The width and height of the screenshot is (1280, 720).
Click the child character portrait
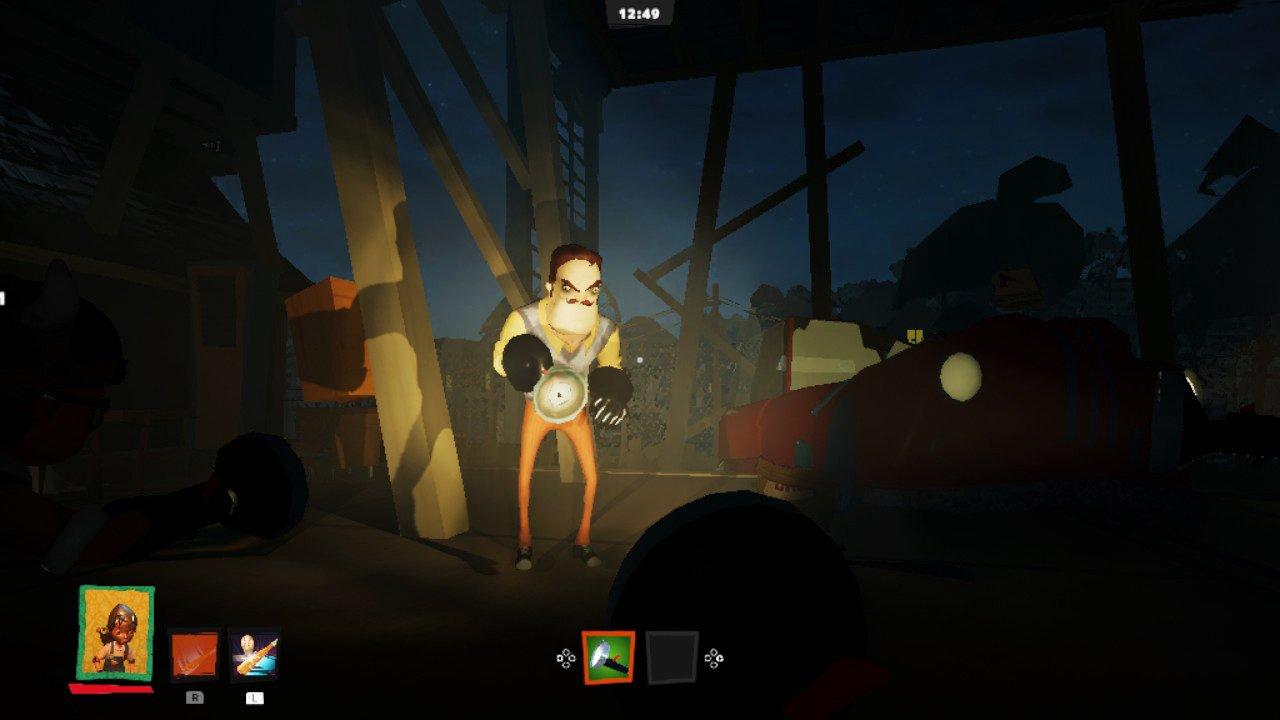[116, 632]
